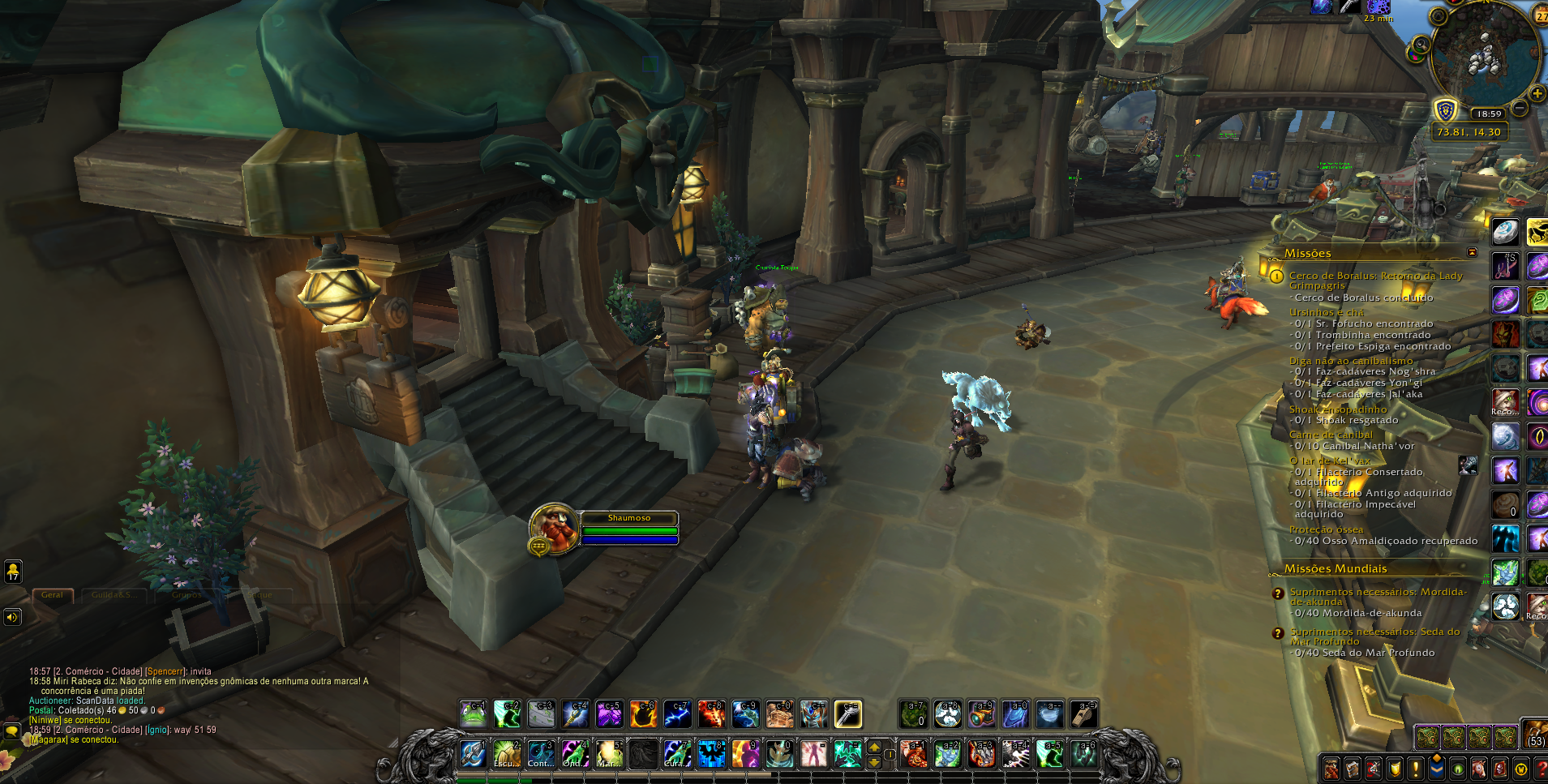Toggle the minimap tracking magnifier button

point(1421,45)
